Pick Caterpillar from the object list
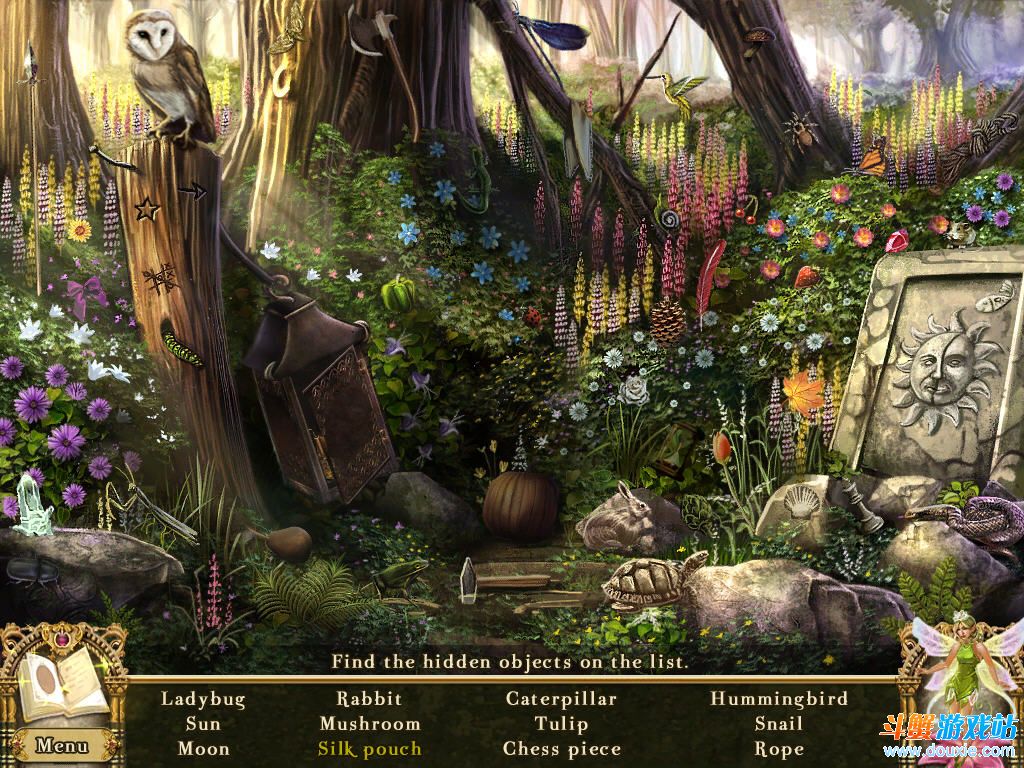 click(x=561, y=699)
